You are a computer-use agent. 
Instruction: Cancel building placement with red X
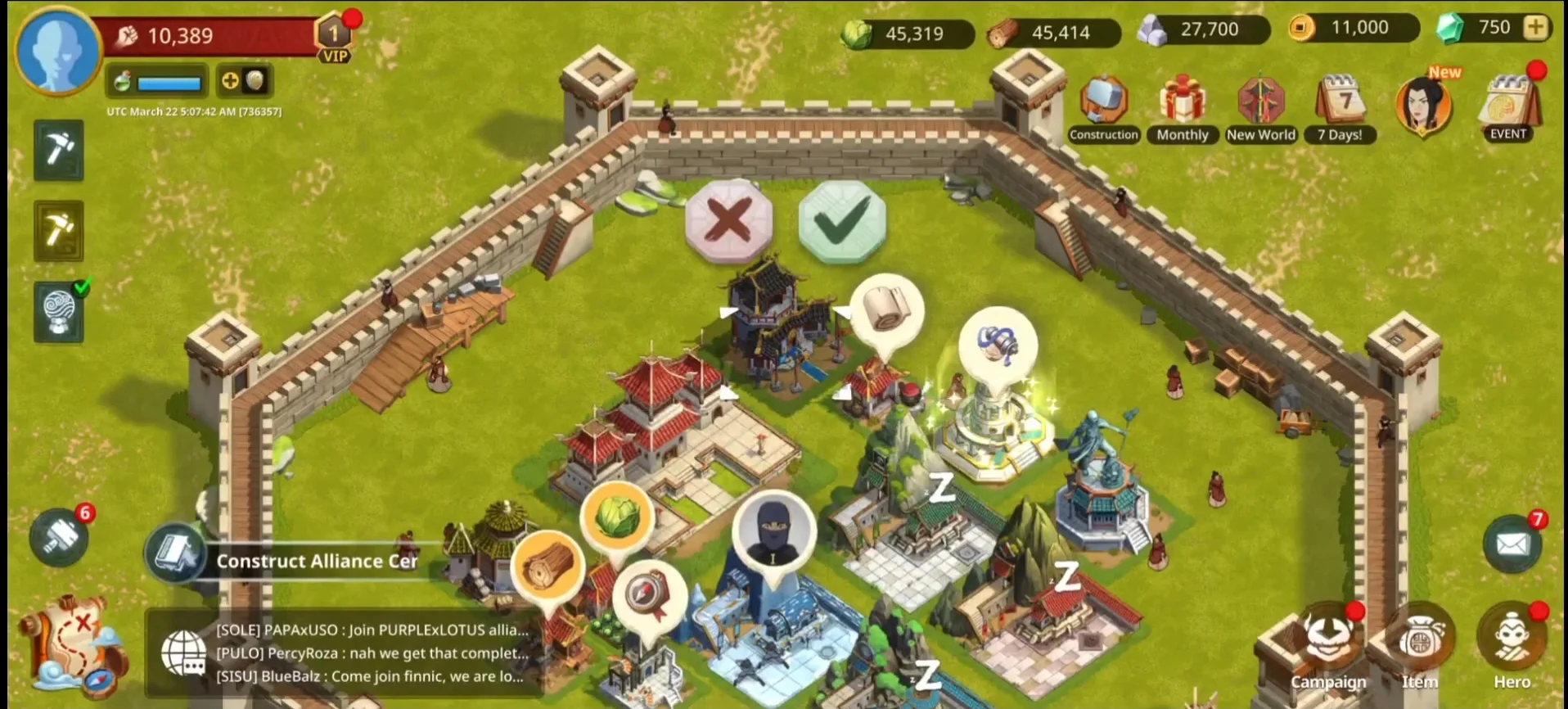point(728,219)
